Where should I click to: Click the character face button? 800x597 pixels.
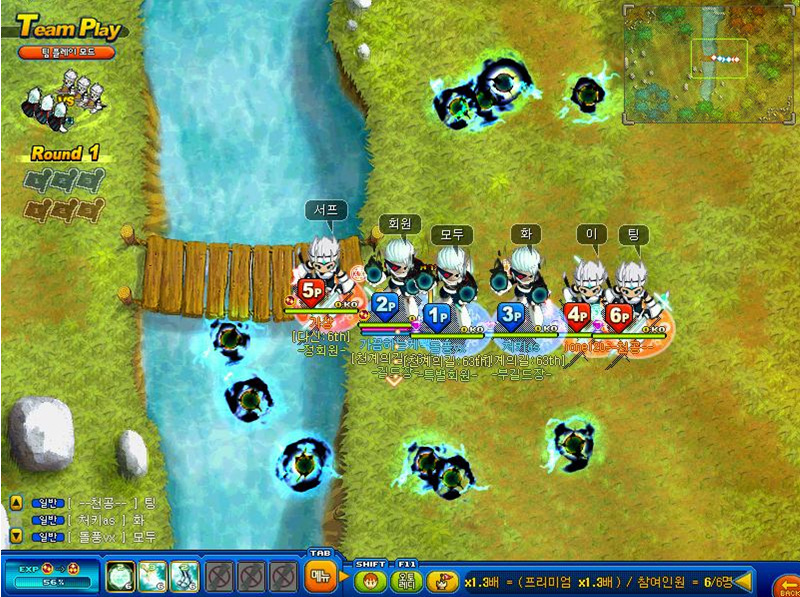click(x=368, y=580)
